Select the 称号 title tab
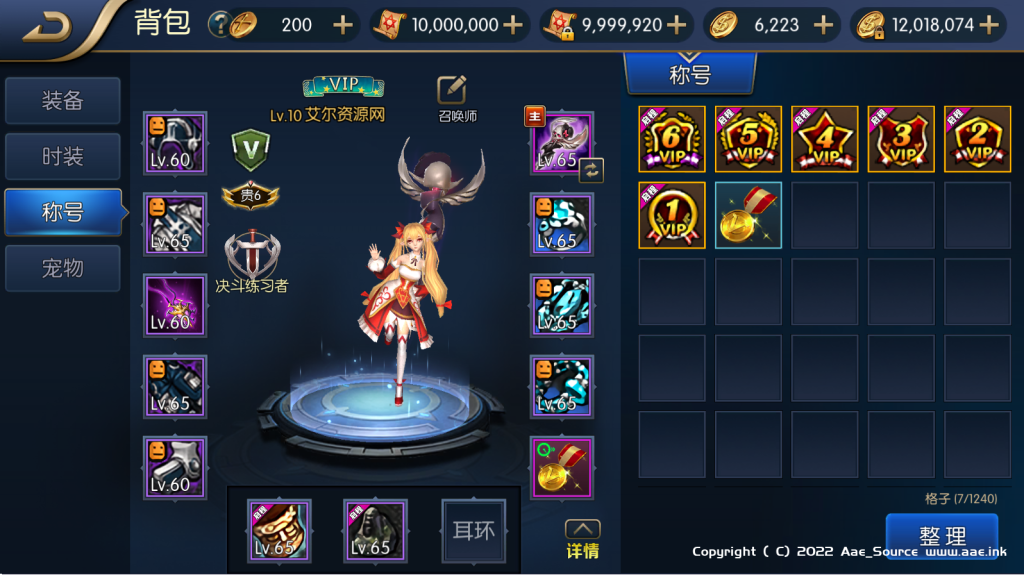Viewport: 1024px width, 575px height. (x=62, y=212)
